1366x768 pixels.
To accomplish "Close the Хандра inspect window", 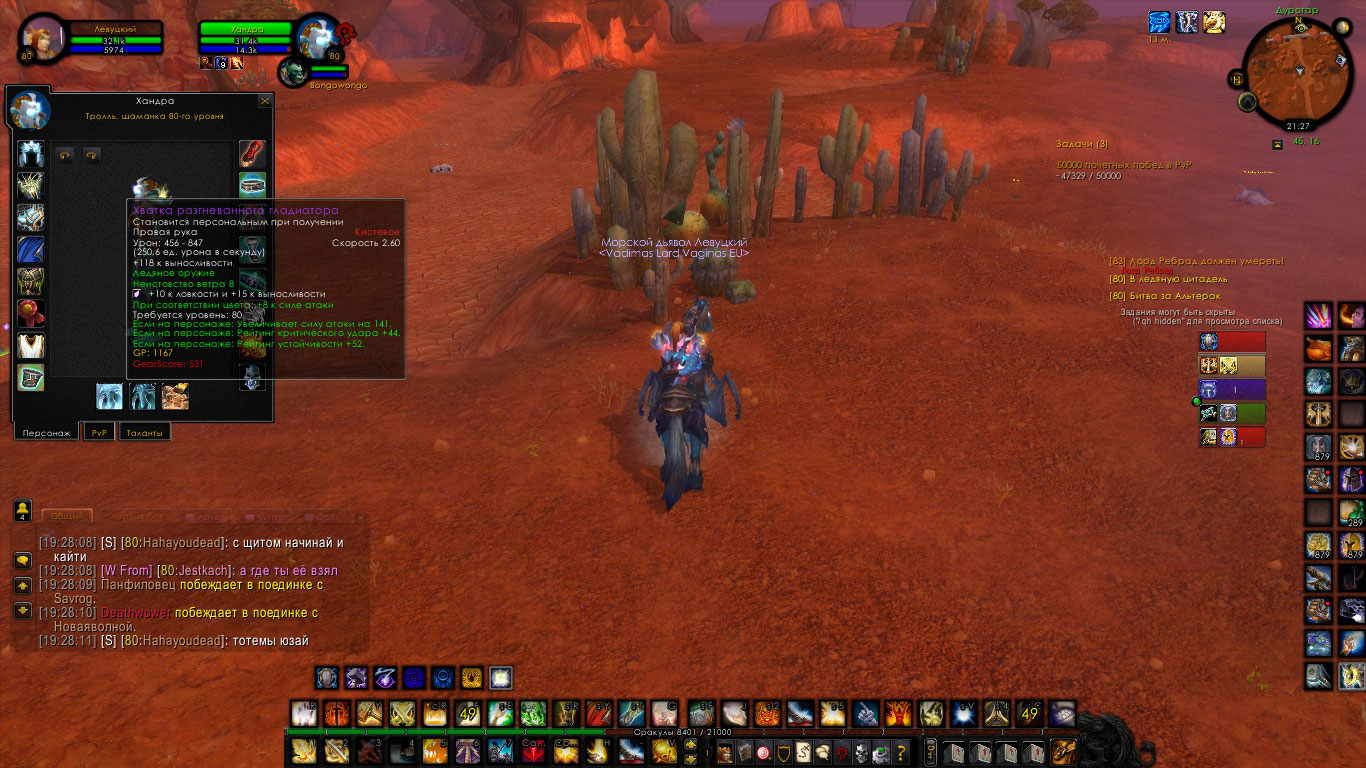I will 265,101.
